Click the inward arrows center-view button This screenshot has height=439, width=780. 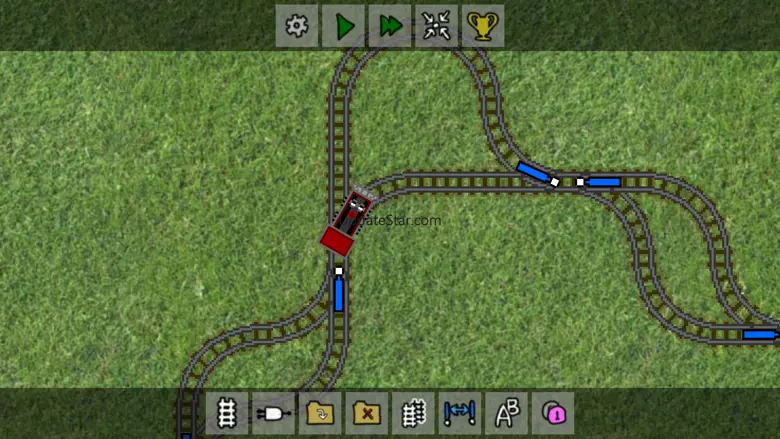click(436, 26)
